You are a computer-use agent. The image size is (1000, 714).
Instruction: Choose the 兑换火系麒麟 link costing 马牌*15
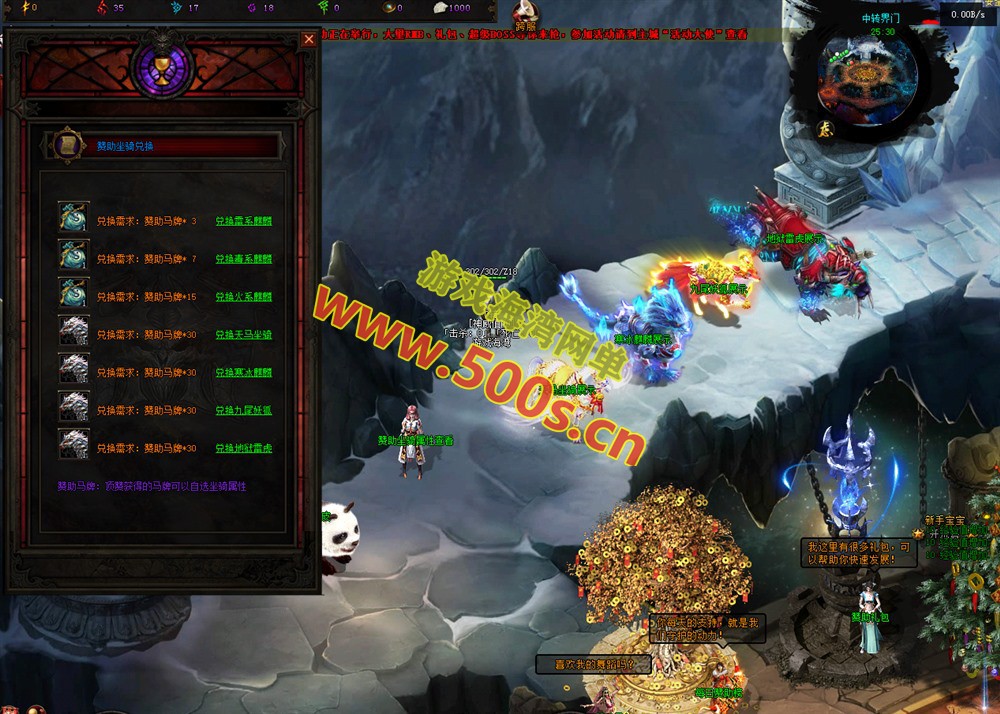[243, 297]
